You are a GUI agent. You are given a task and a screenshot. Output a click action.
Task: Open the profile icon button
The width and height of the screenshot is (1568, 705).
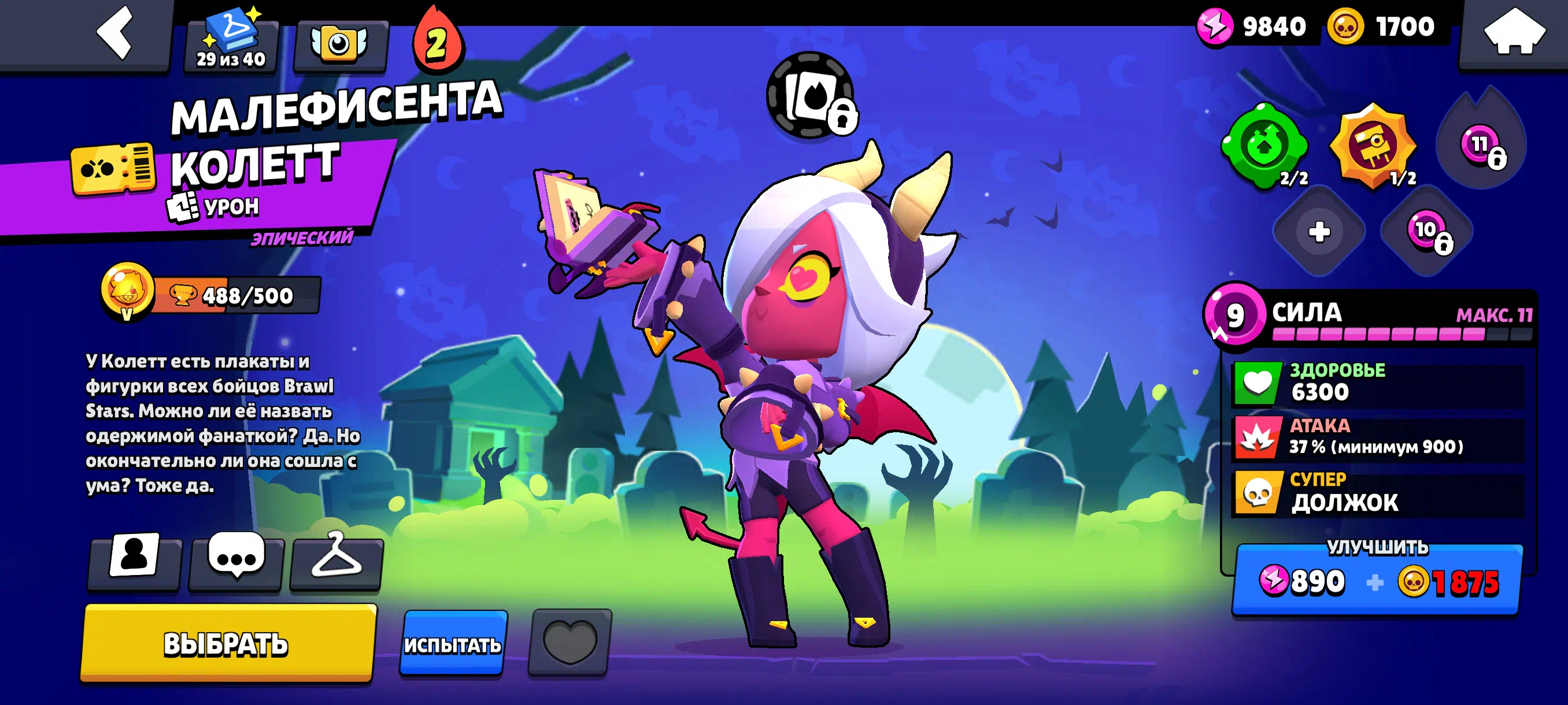pos(134,558)
